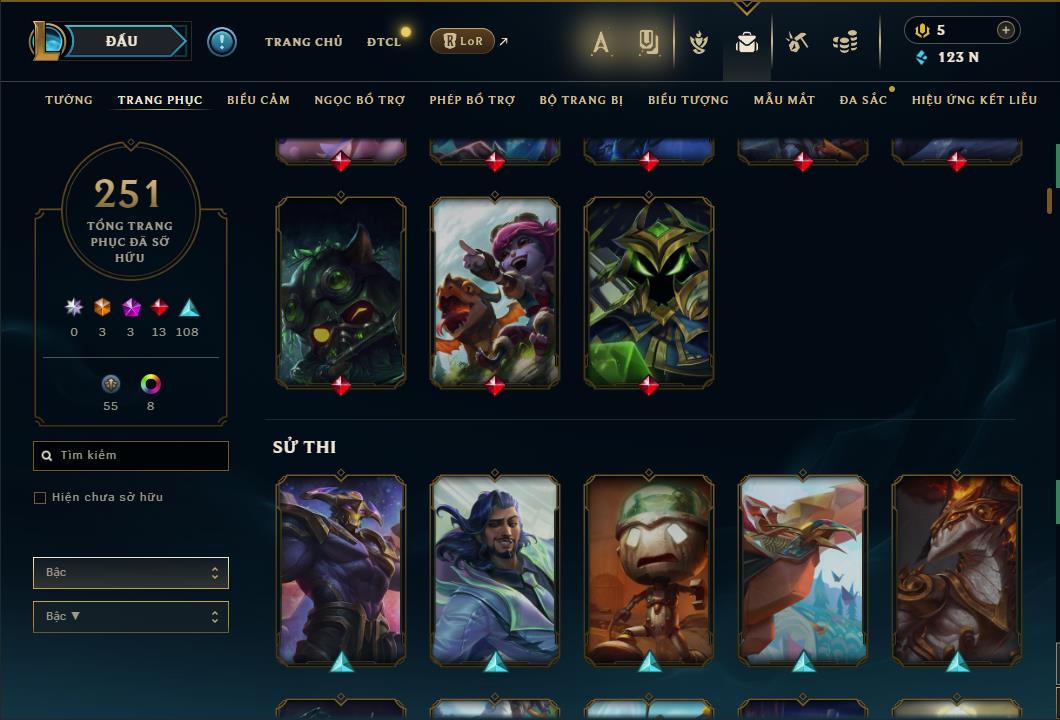
Task: Open the alert exclamation icon
Action: [222, 41]
